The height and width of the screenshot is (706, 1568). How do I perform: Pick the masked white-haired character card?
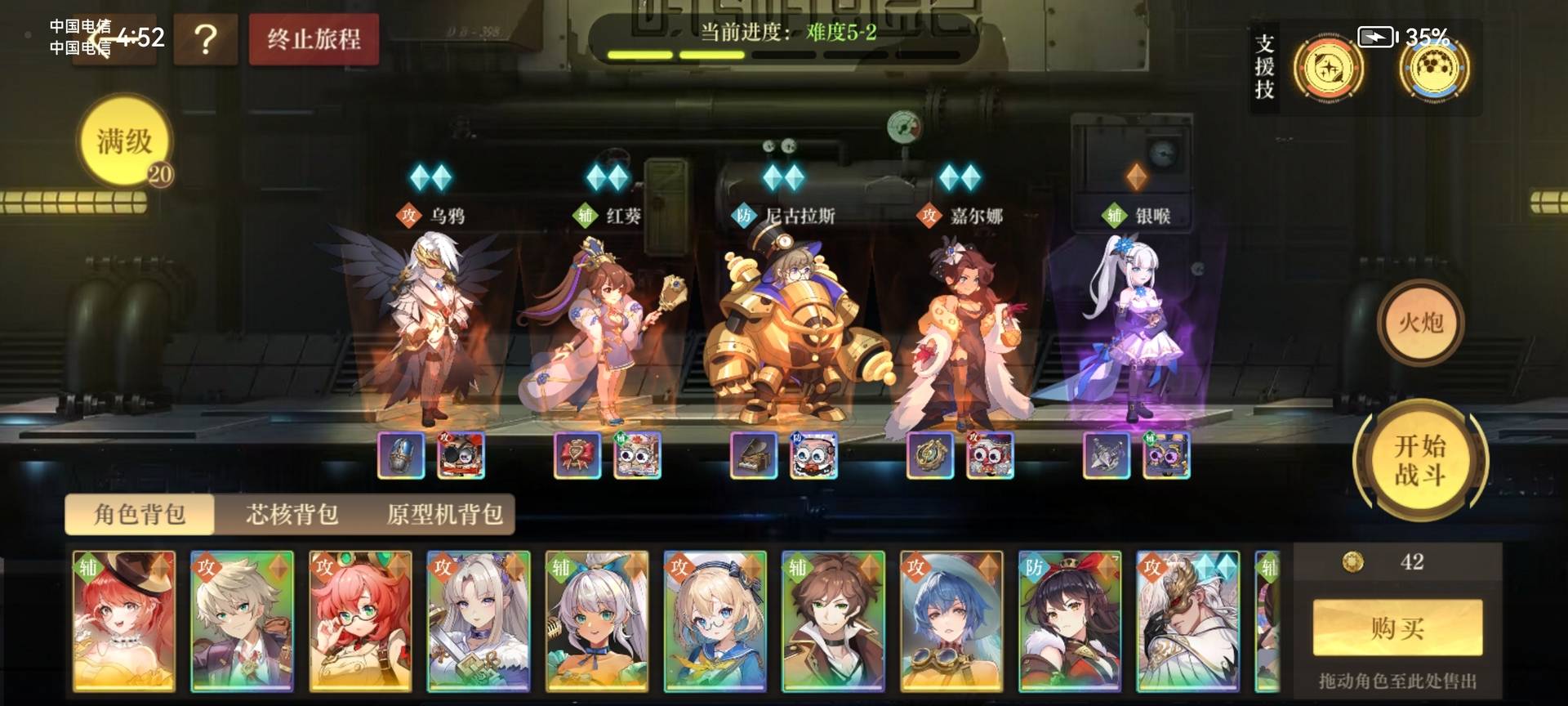coord(1187,621)
